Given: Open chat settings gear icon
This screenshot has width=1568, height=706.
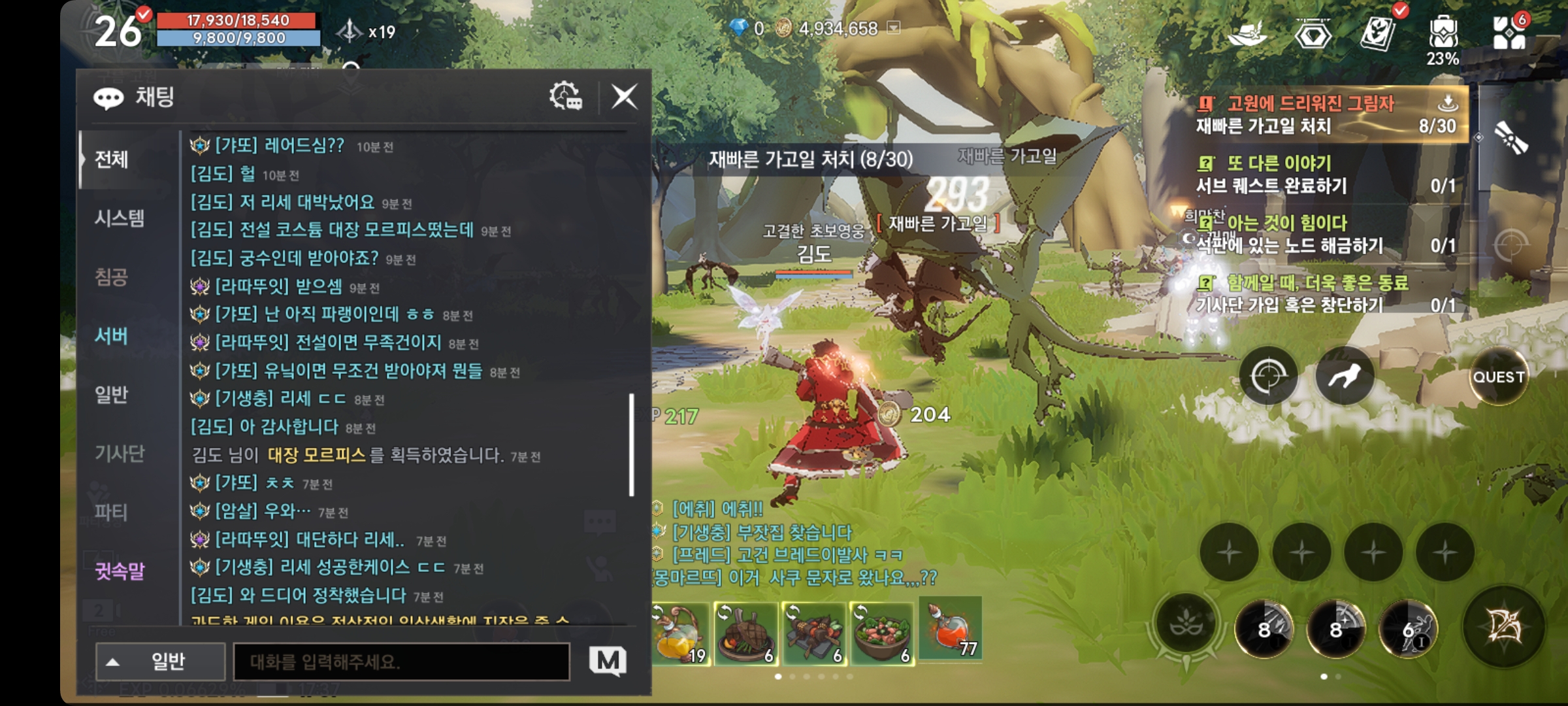Looking at the screenshot, I should [x=566, y=97].
